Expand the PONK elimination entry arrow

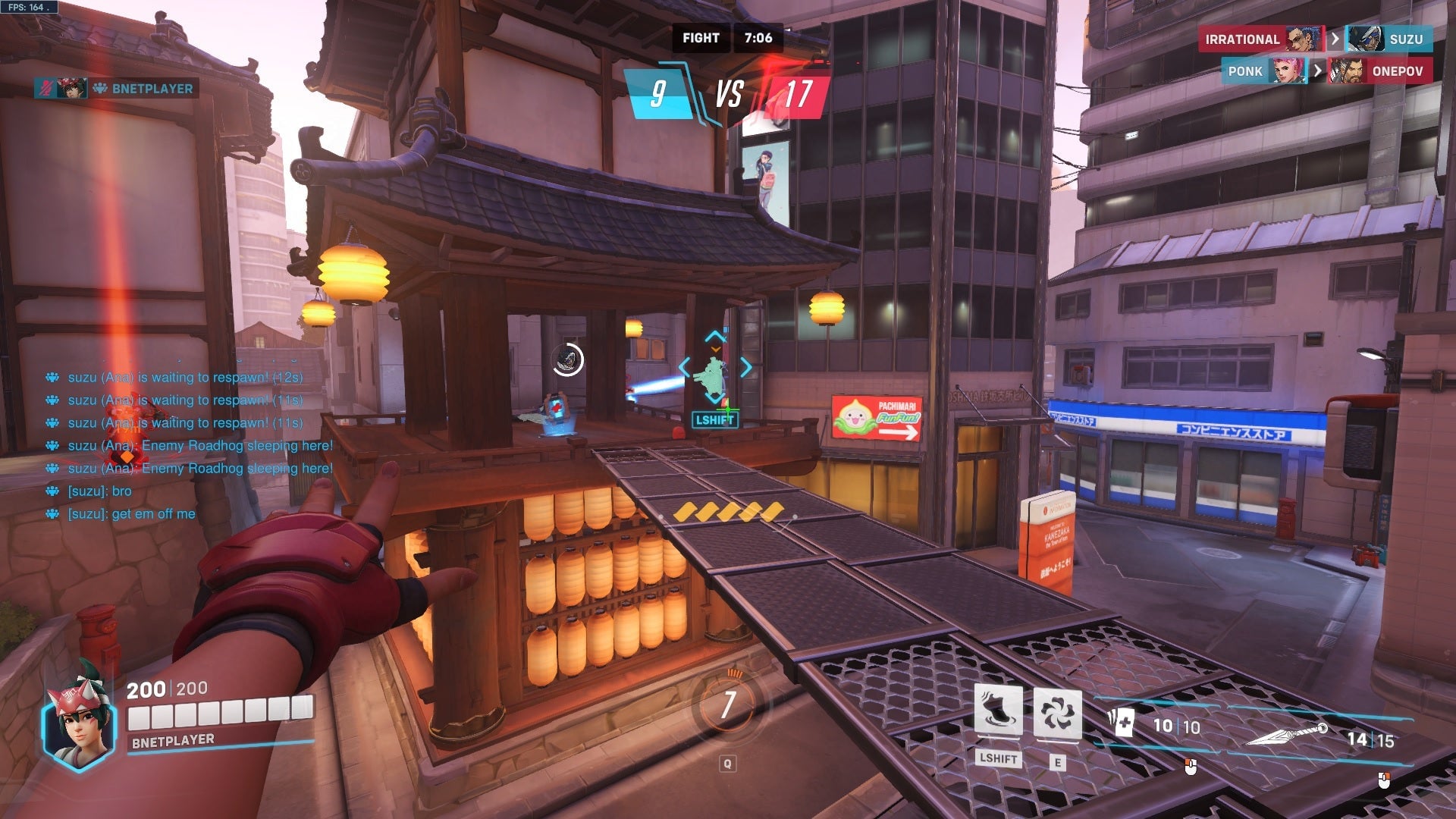[x=1317, y=71]
